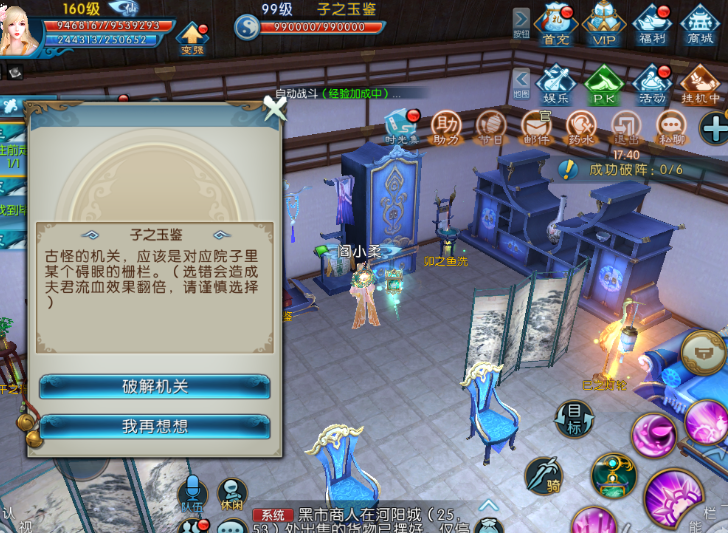Viewport: 728px width, 533px height.
Task: Open the 私聊 private chat icon
Action: (x=670, y=127)
